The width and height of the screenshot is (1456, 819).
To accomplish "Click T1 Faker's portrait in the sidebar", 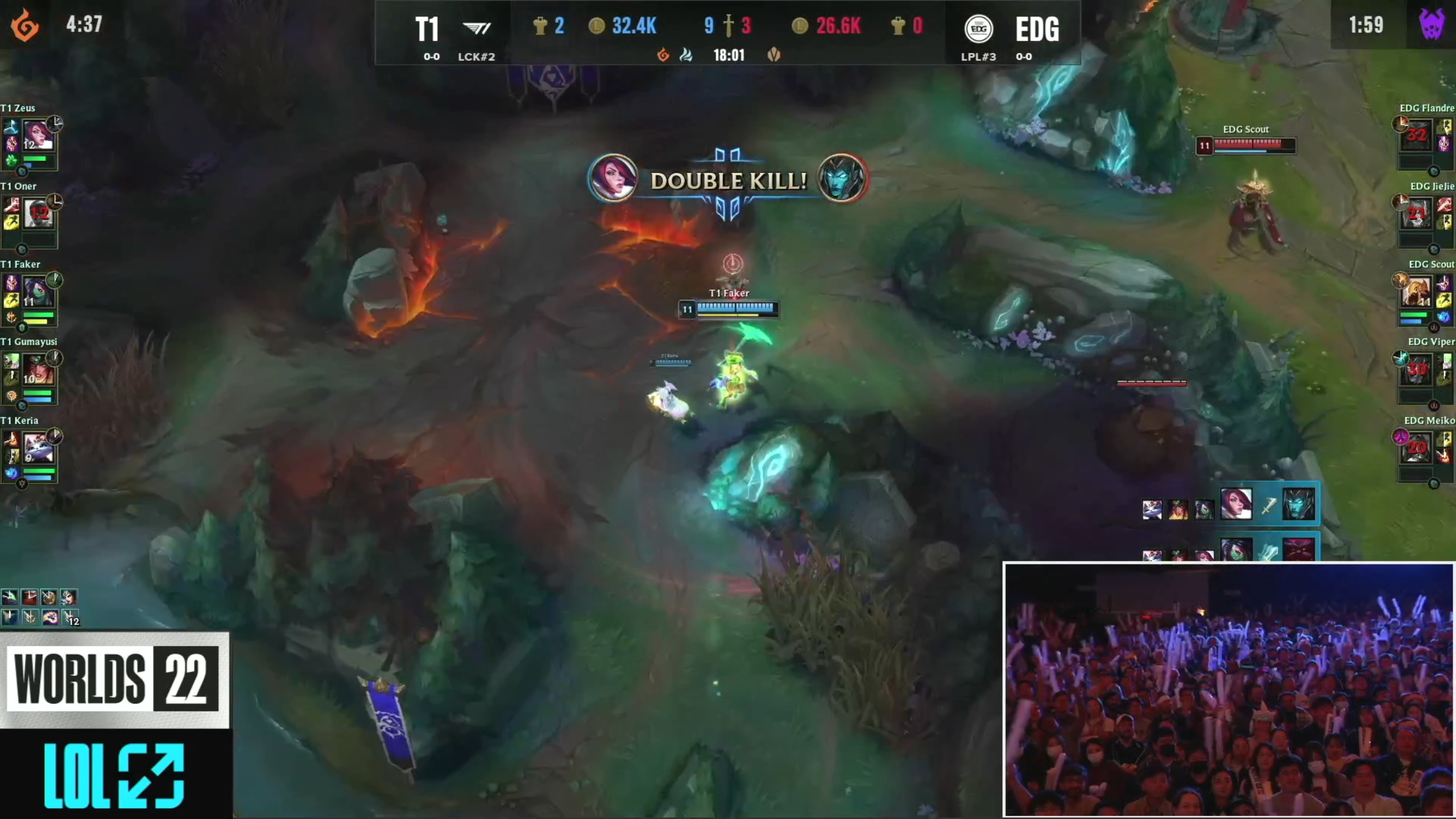I will point(38,292).
